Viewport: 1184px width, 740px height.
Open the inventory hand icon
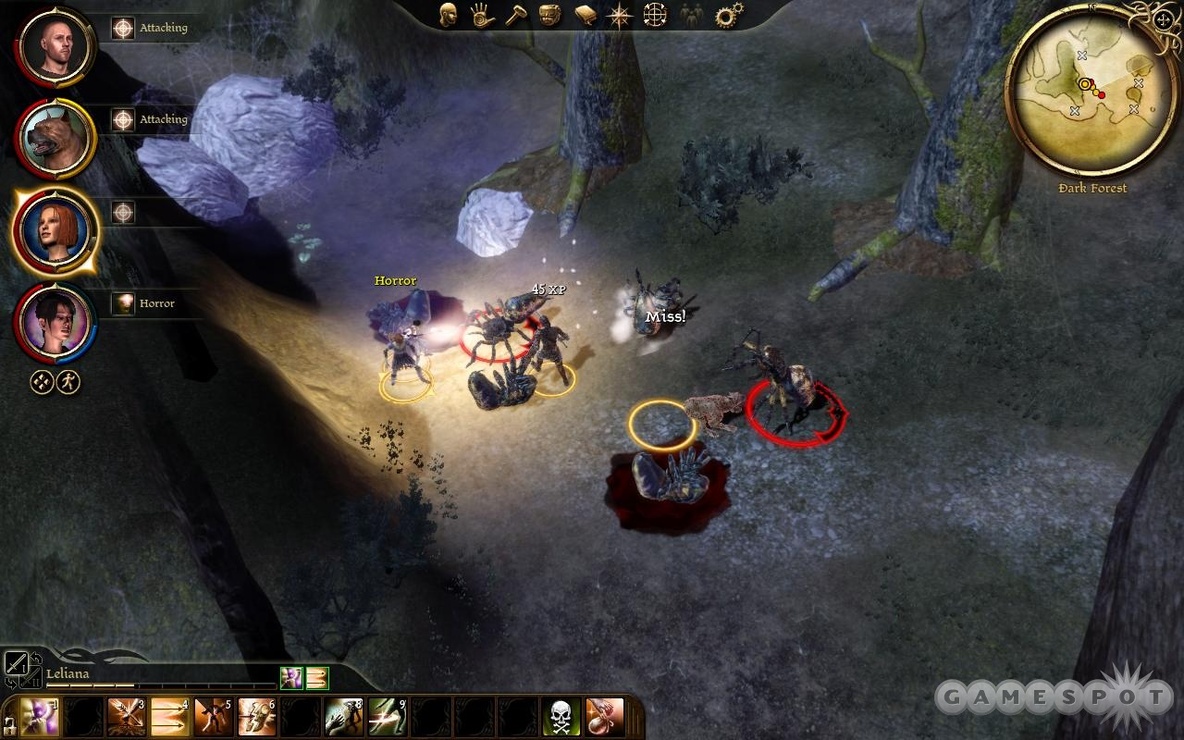[x=483, y=15]
